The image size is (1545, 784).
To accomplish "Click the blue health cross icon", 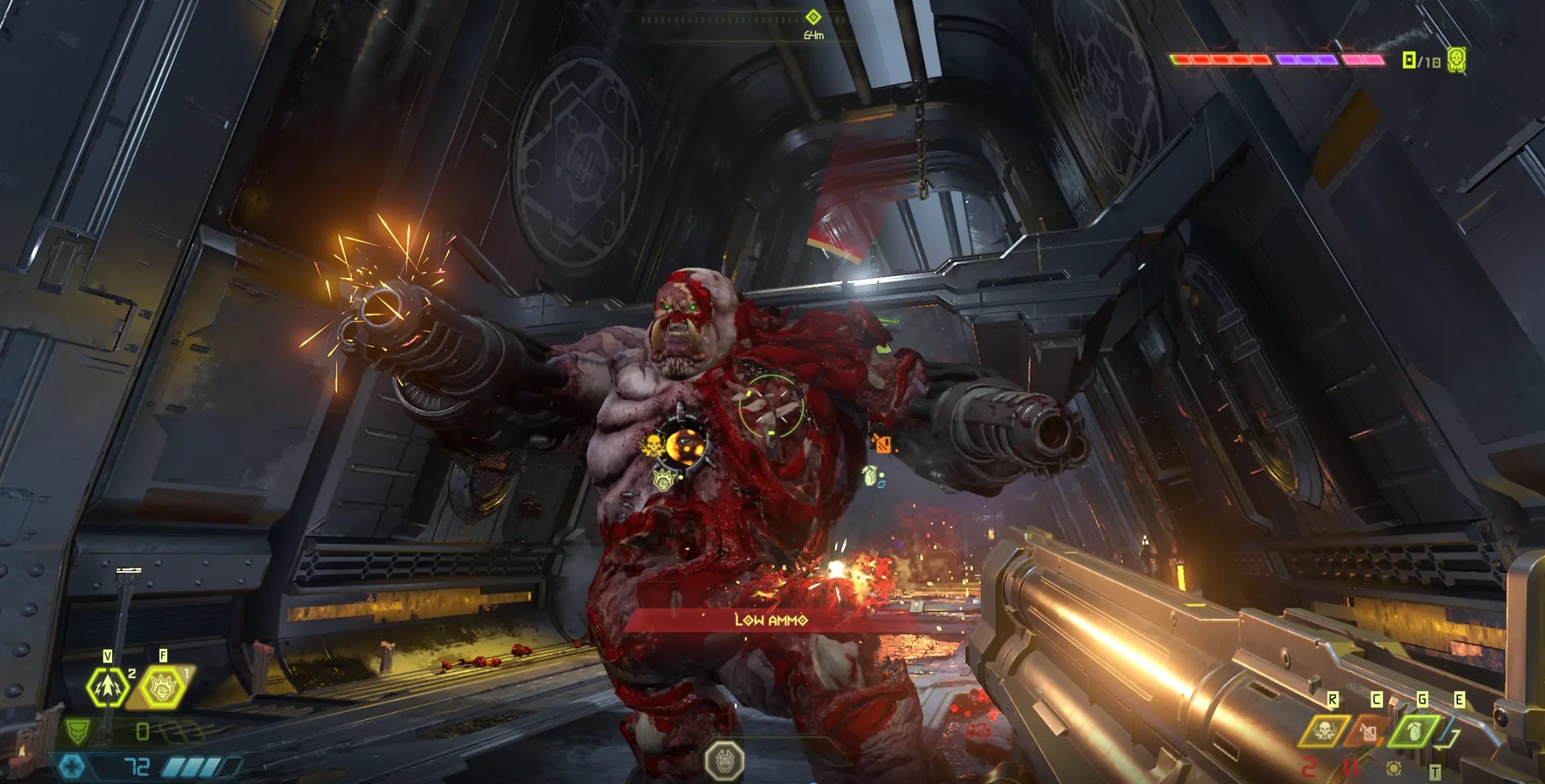I will (72, 767).
